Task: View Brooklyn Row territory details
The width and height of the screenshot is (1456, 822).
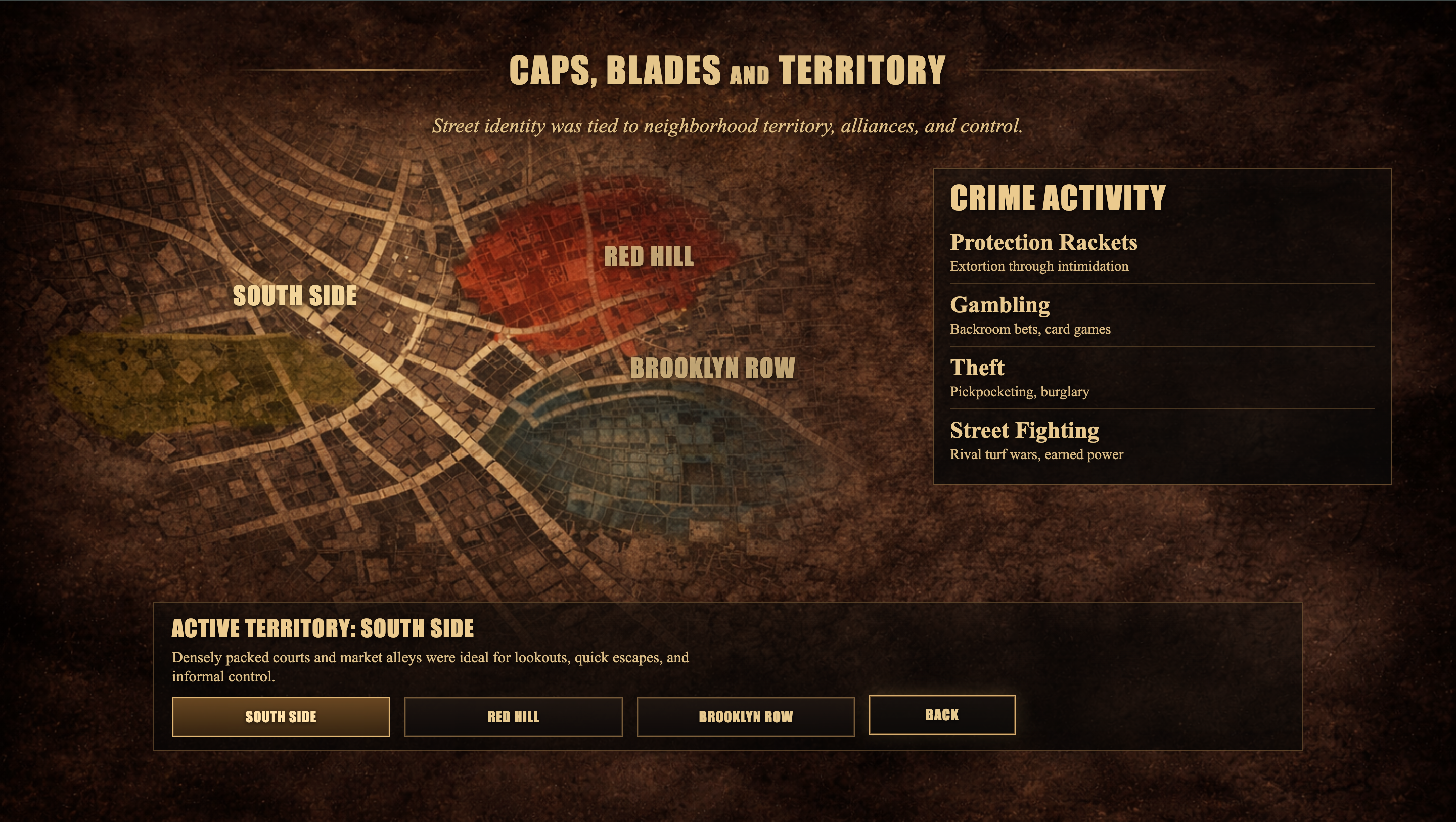Action: point(745,716)
